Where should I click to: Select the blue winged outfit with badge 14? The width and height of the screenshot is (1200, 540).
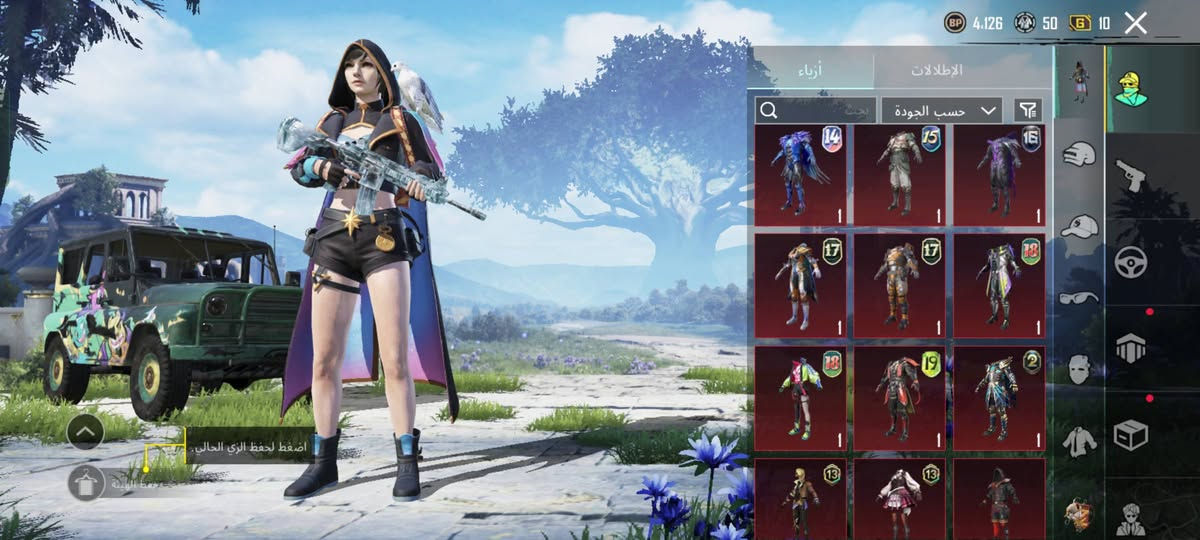coord(800,175)
